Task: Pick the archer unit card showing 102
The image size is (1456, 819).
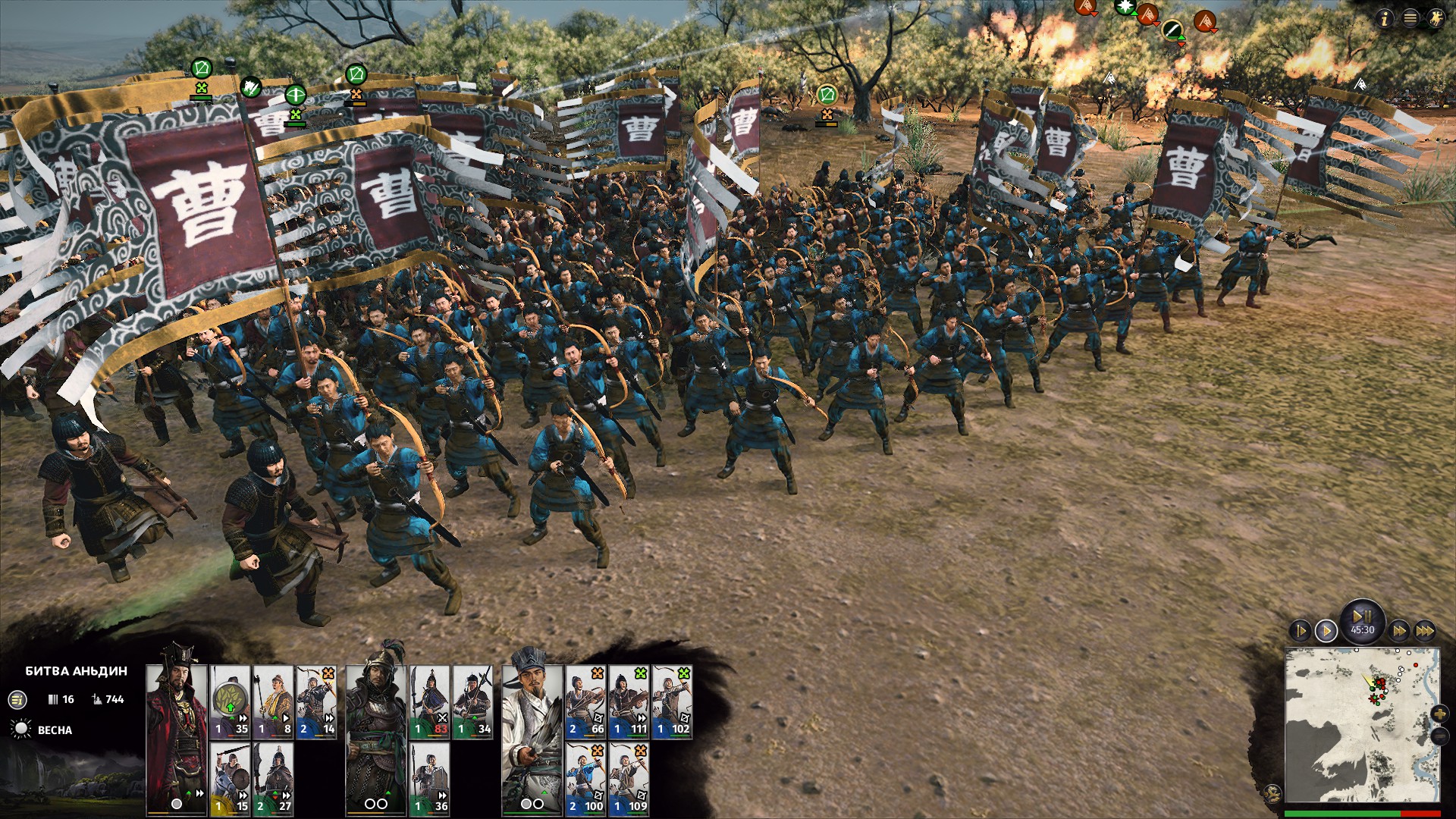Action: tap(672, 701)
